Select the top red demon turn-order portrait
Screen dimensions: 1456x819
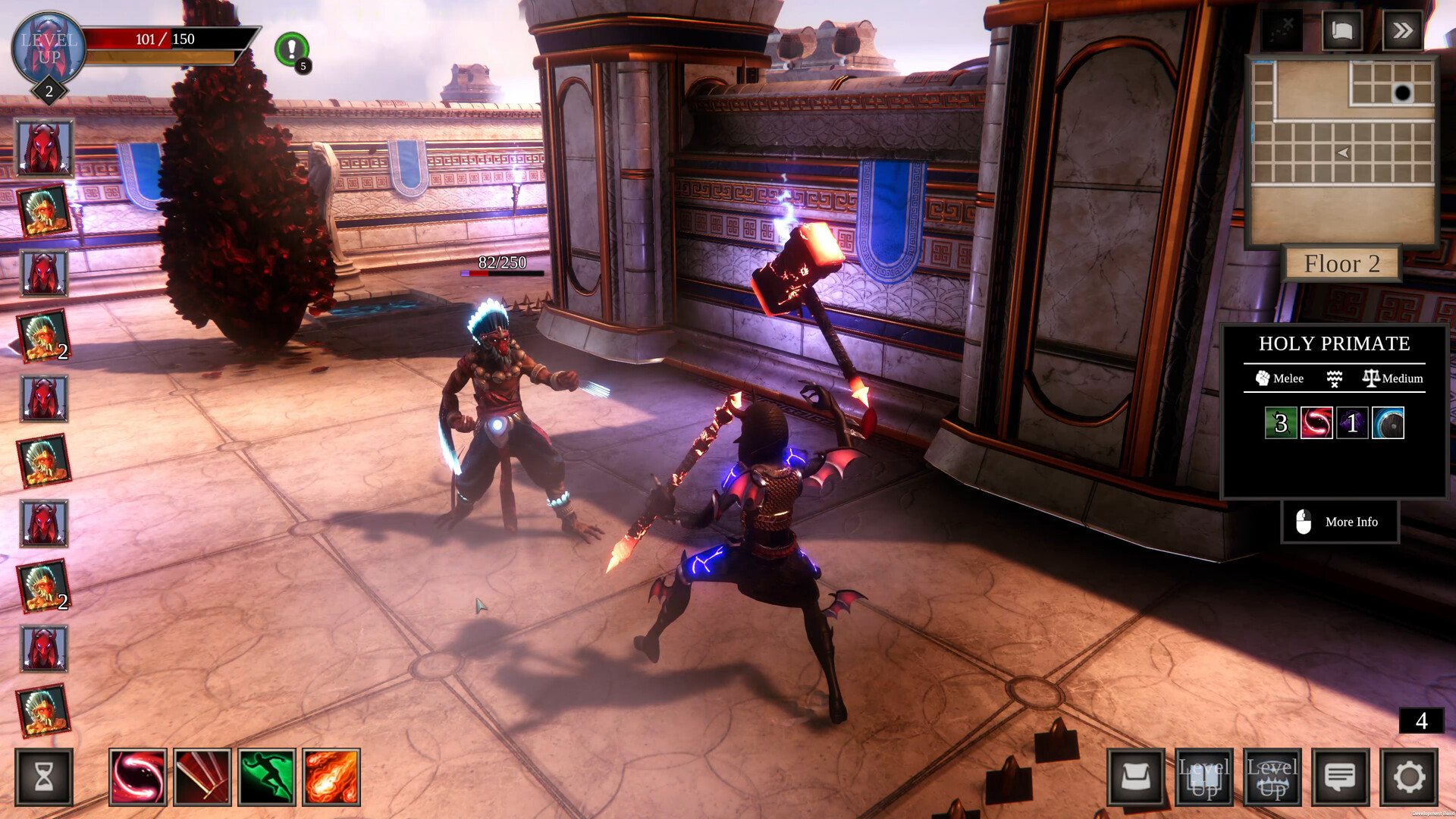click(44, 147)
